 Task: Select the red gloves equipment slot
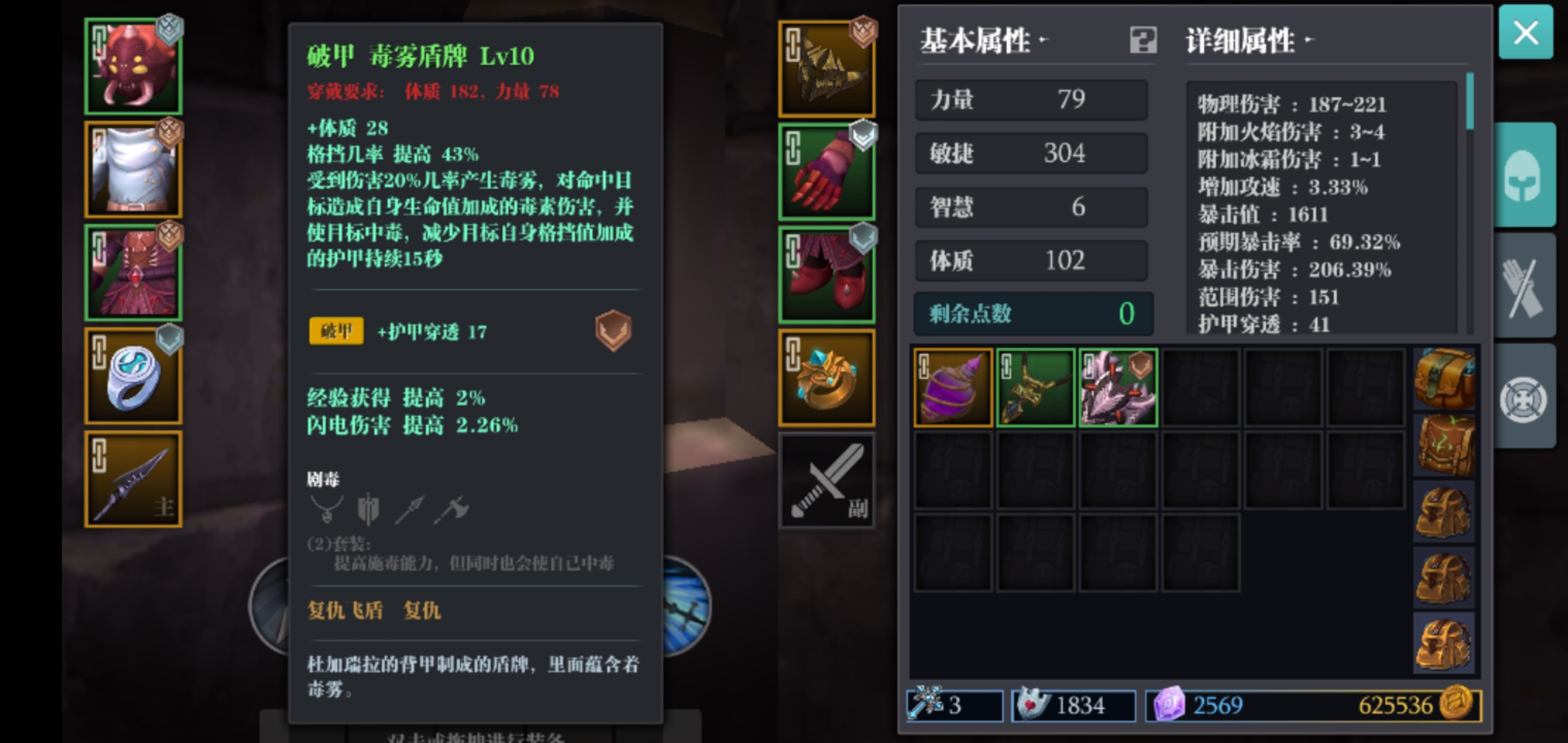click(827, 169)
